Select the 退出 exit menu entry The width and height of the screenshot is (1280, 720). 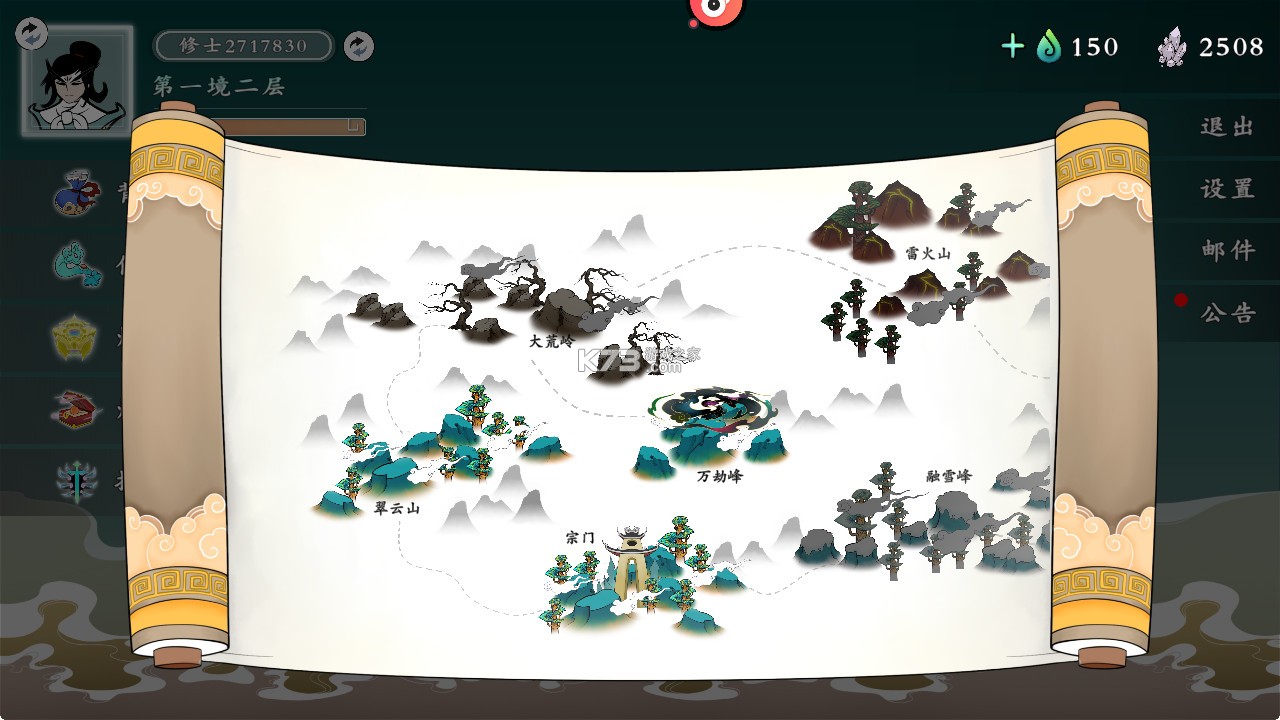tap(1227, 127)
